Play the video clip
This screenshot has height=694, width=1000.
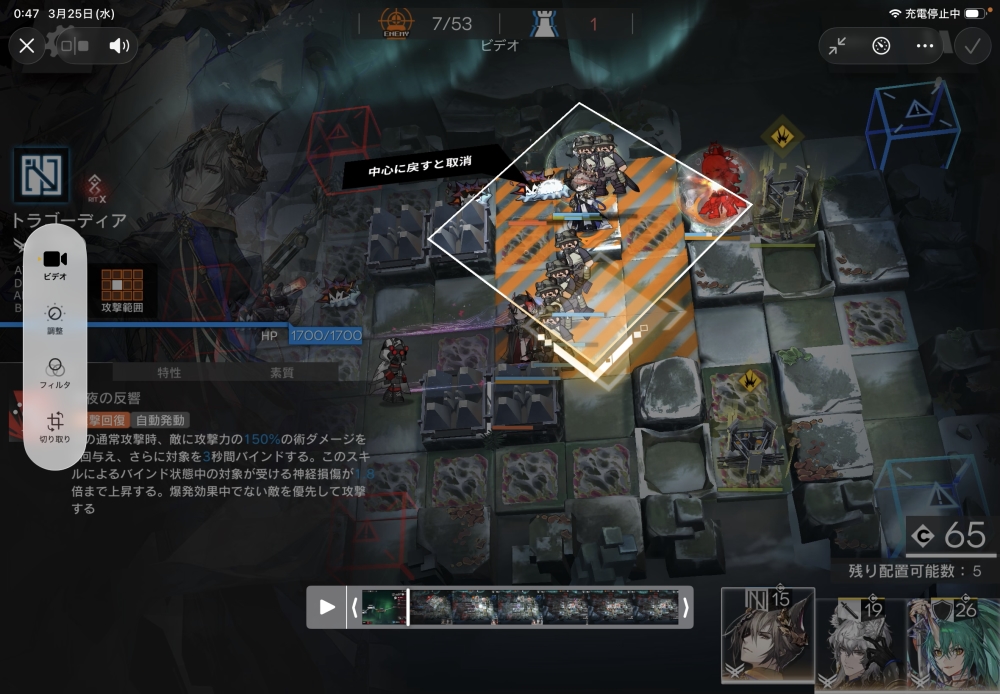pos(327,607)
